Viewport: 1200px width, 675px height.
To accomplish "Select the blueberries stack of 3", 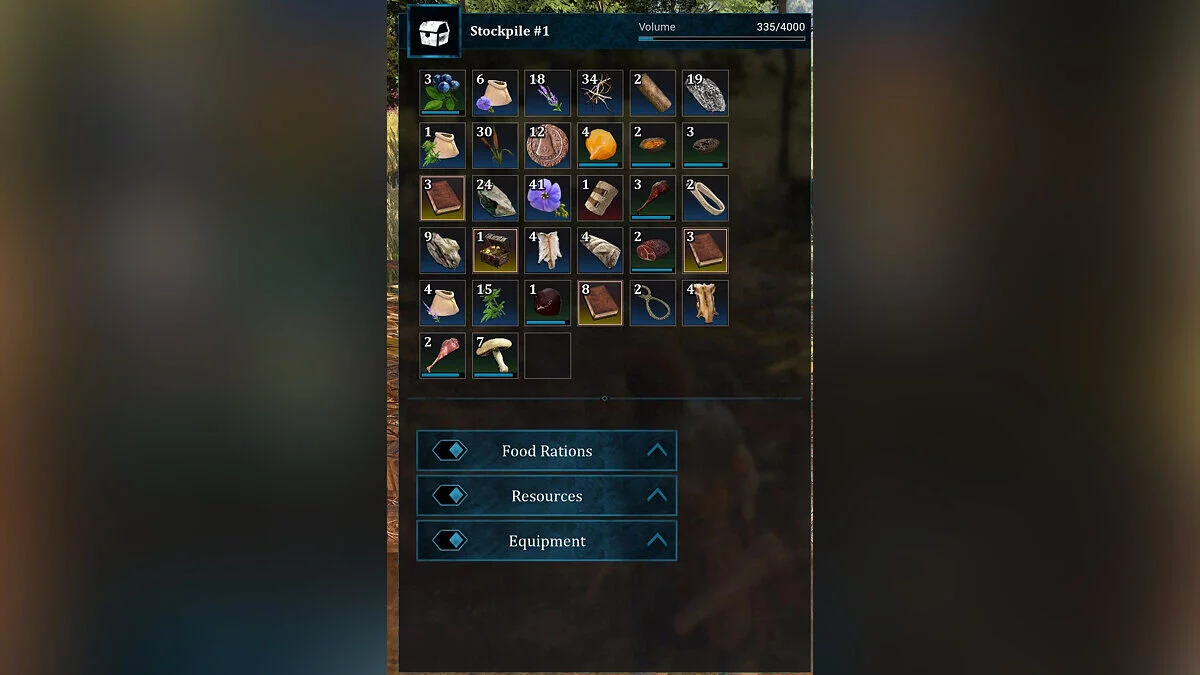I will point(442,93).
